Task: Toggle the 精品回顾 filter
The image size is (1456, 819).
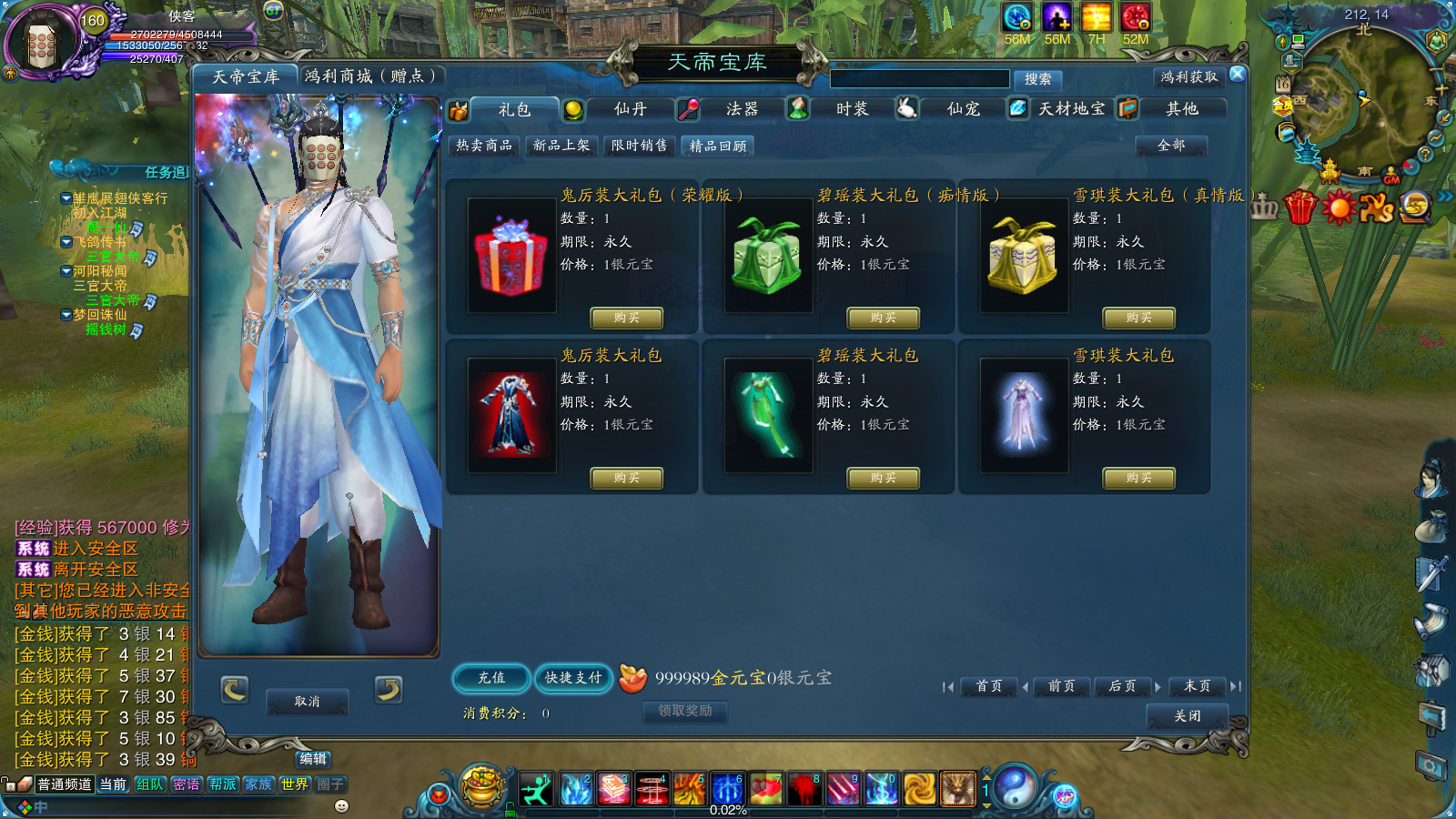Action: (x=718, y=147)
